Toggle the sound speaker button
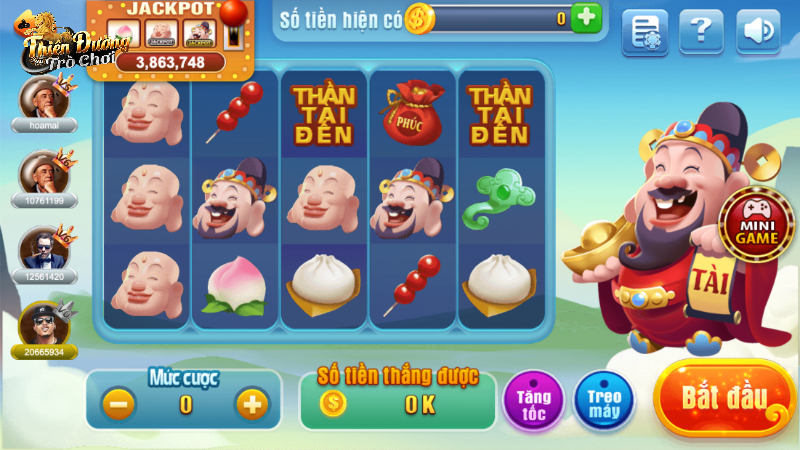Image resolution: width=800 pixels, height=450 pixels. click(x=758, y=31)
